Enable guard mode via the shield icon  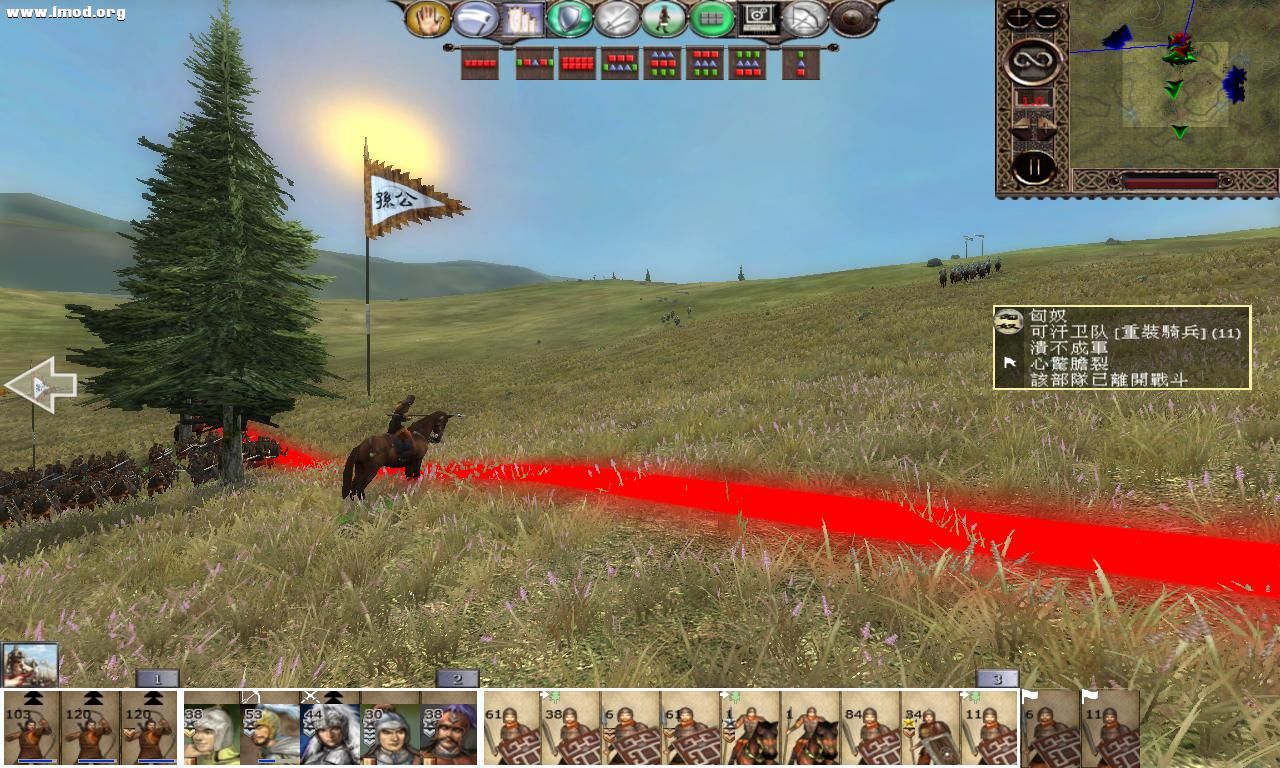pos(567,20)
